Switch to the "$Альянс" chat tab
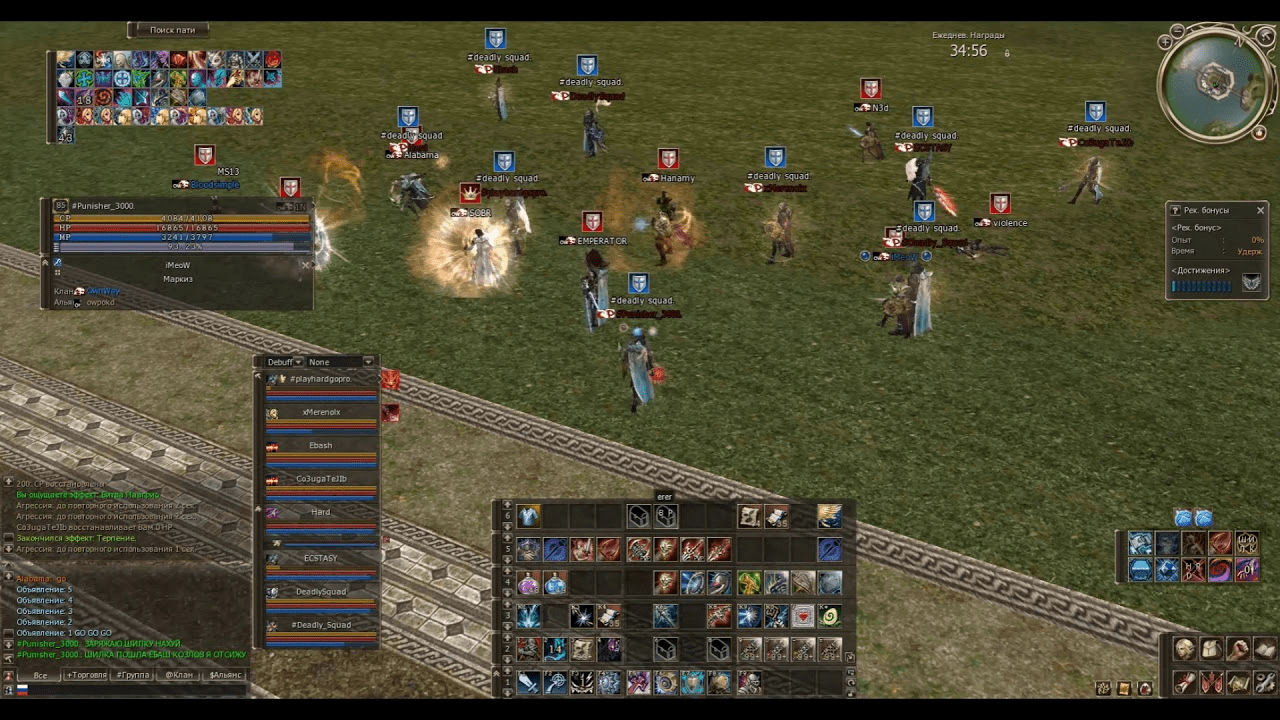 [x=225, y=676]
